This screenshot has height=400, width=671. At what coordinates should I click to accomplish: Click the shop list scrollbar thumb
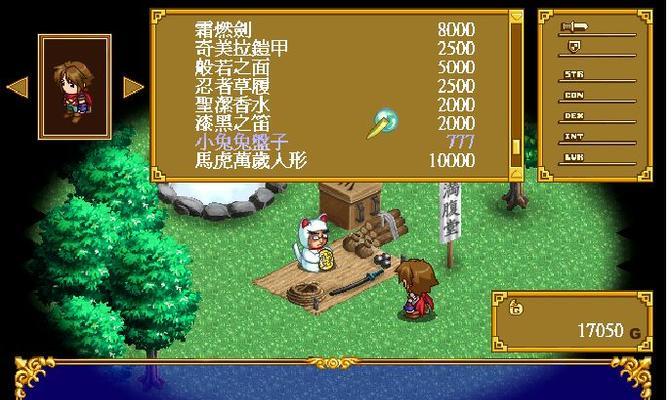(x=517, y=146)
